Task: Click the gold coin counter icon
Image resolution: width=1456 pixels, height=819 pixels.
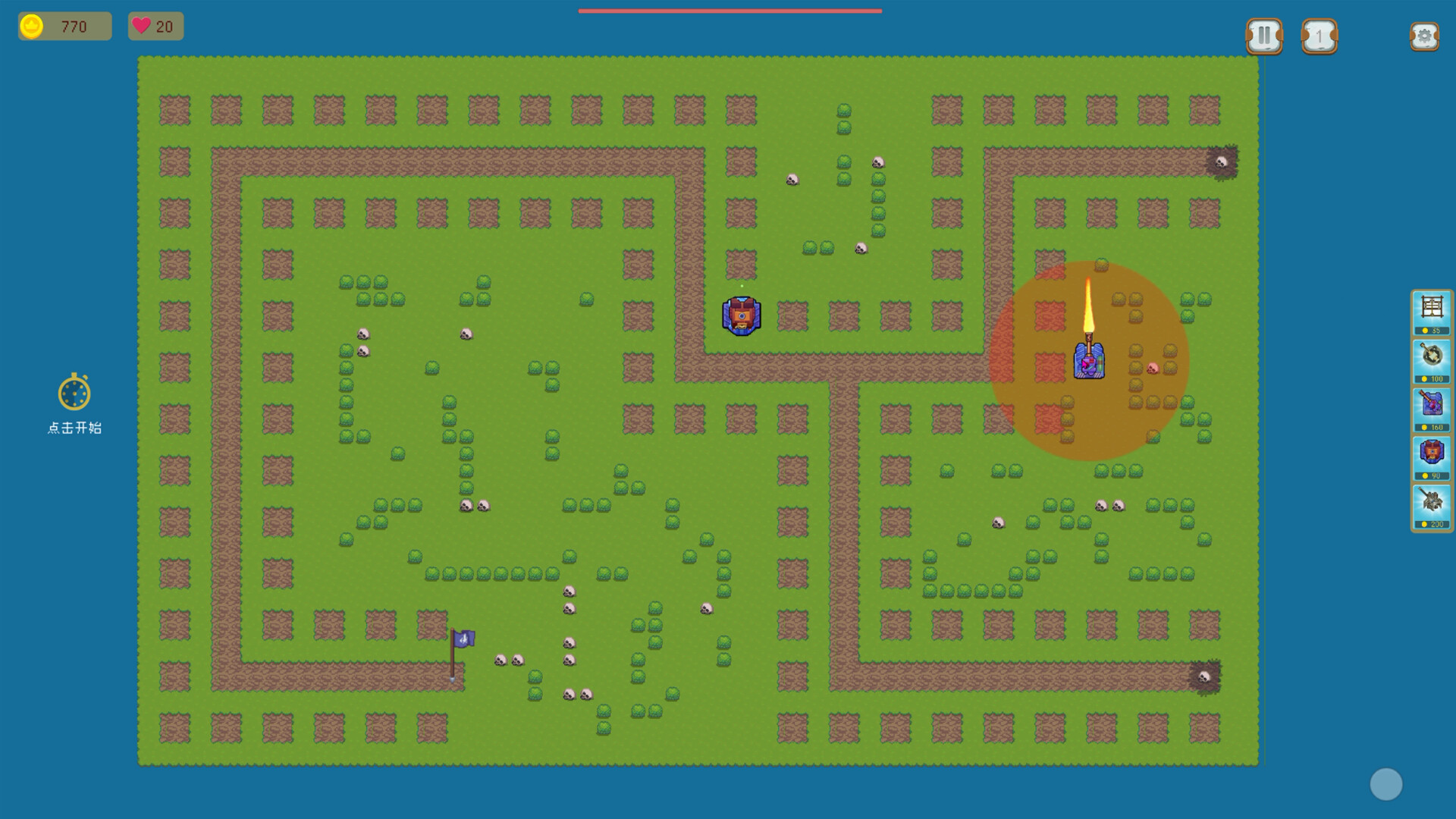Action: (x=32, y=27)
